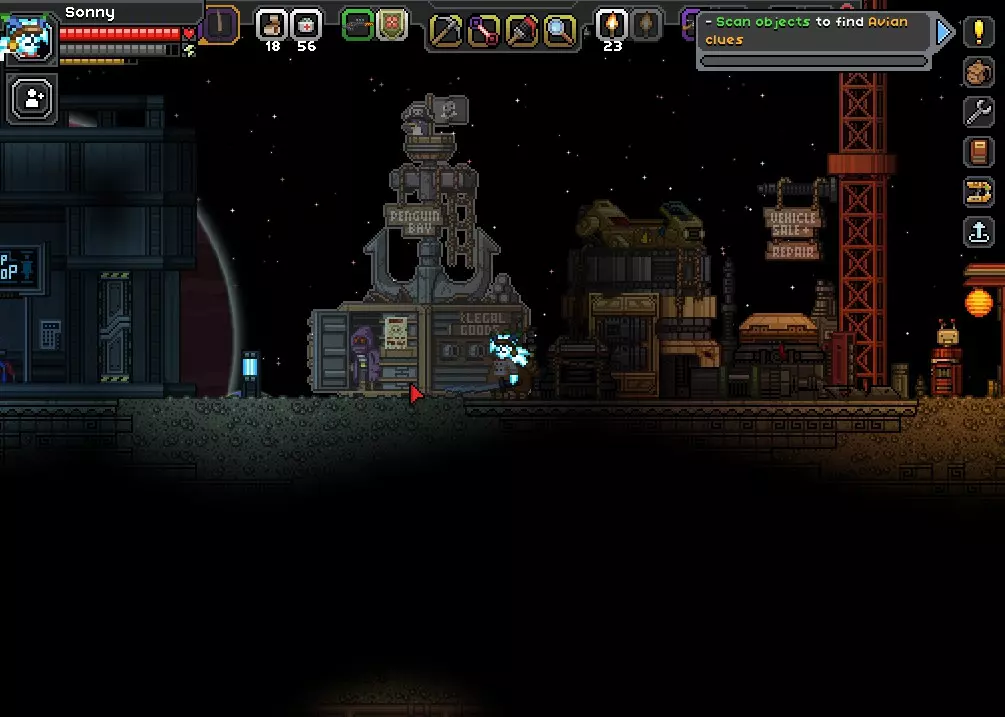Activate the magnifying glass scan tool
This screenshot has width=1005, height=717.
pos(560,30)
